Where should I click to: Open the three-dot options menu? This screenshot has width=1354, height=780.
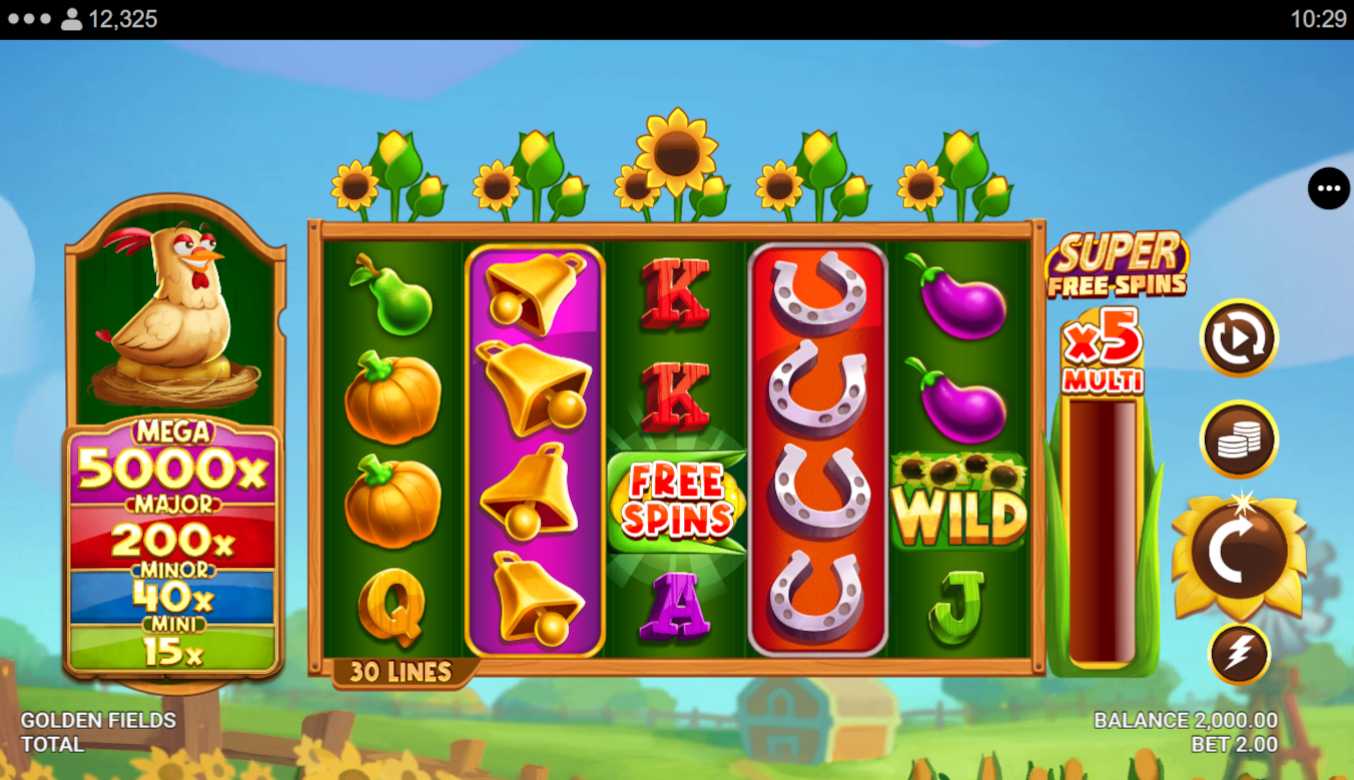(1328, 188)
